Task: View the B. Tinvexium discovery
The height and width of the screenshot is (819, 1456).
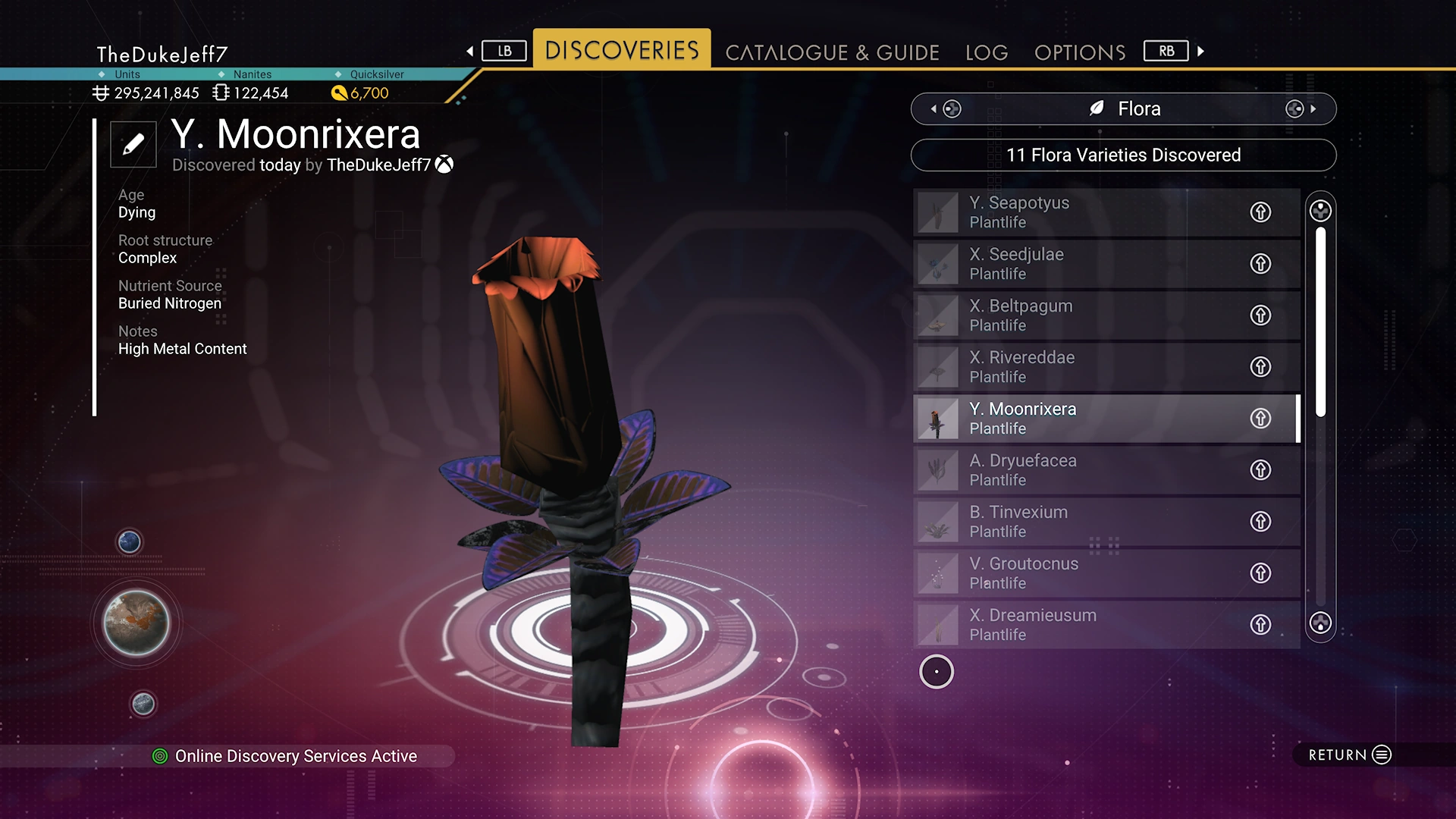Action: [x=1077, y=522]
